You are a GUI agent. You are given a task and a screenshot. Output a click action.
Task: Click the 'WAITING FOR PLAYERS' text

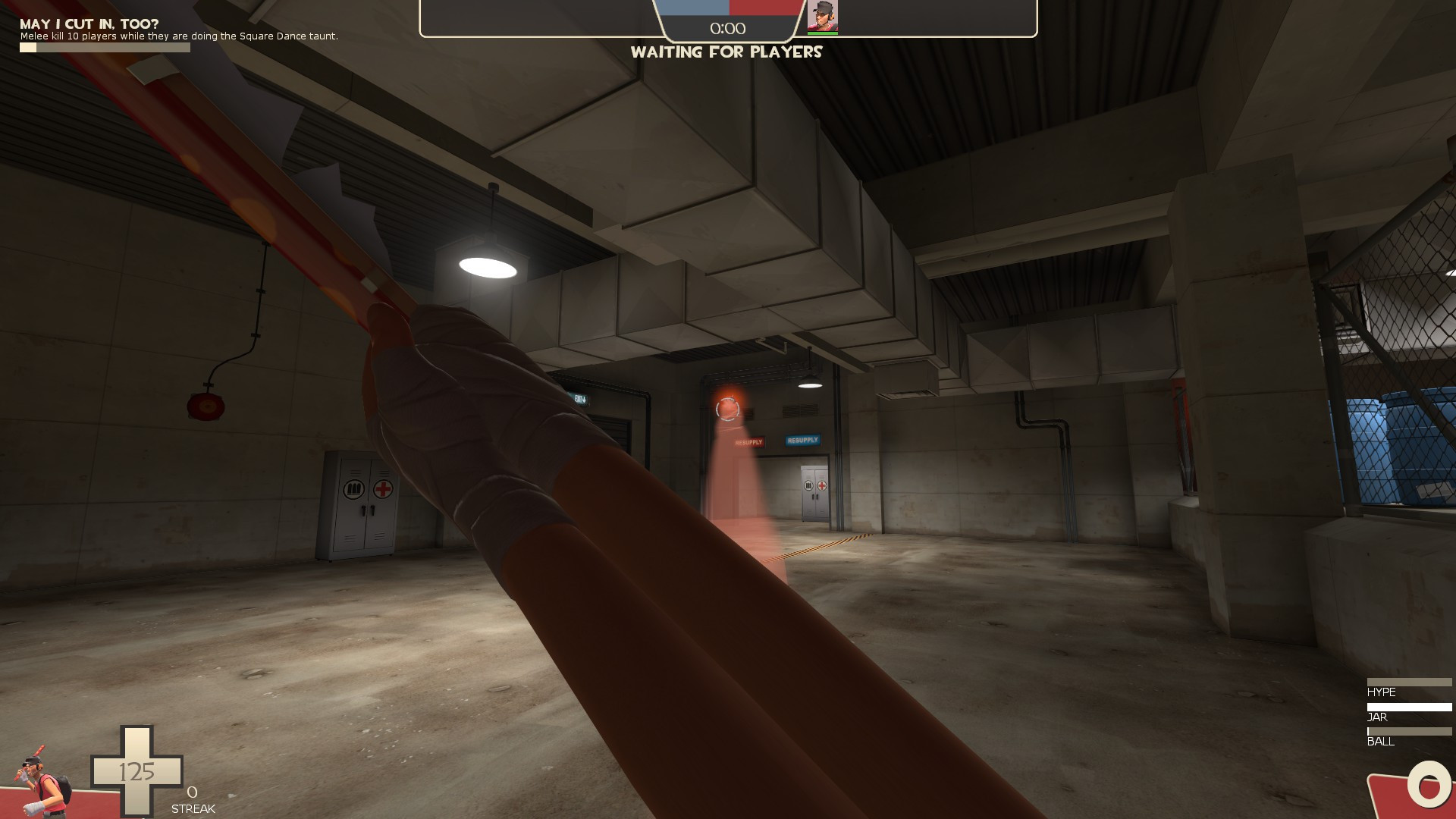(727, 52)
